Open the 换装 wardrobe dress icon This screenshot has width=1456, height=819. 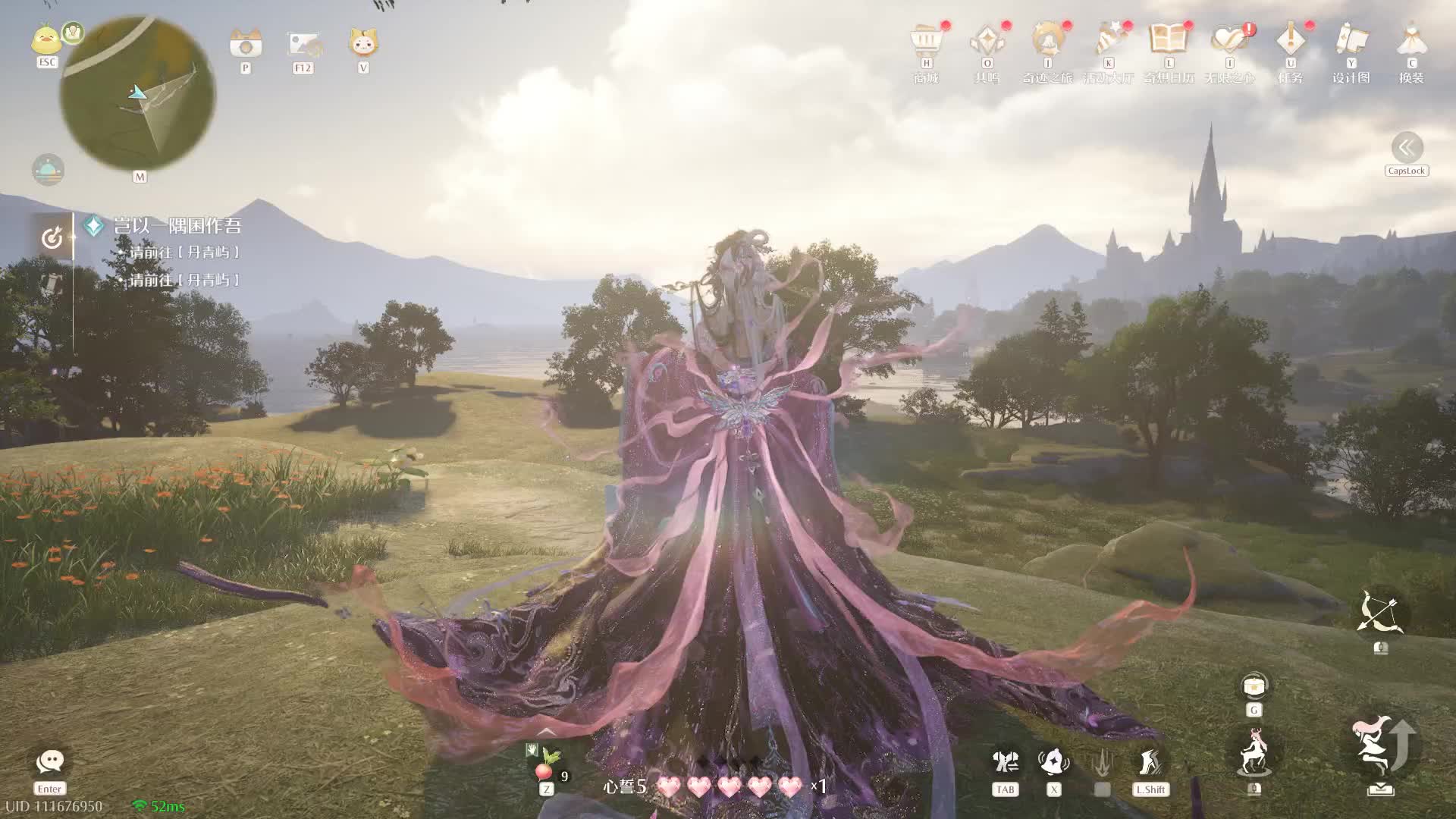pos(1411,41)
